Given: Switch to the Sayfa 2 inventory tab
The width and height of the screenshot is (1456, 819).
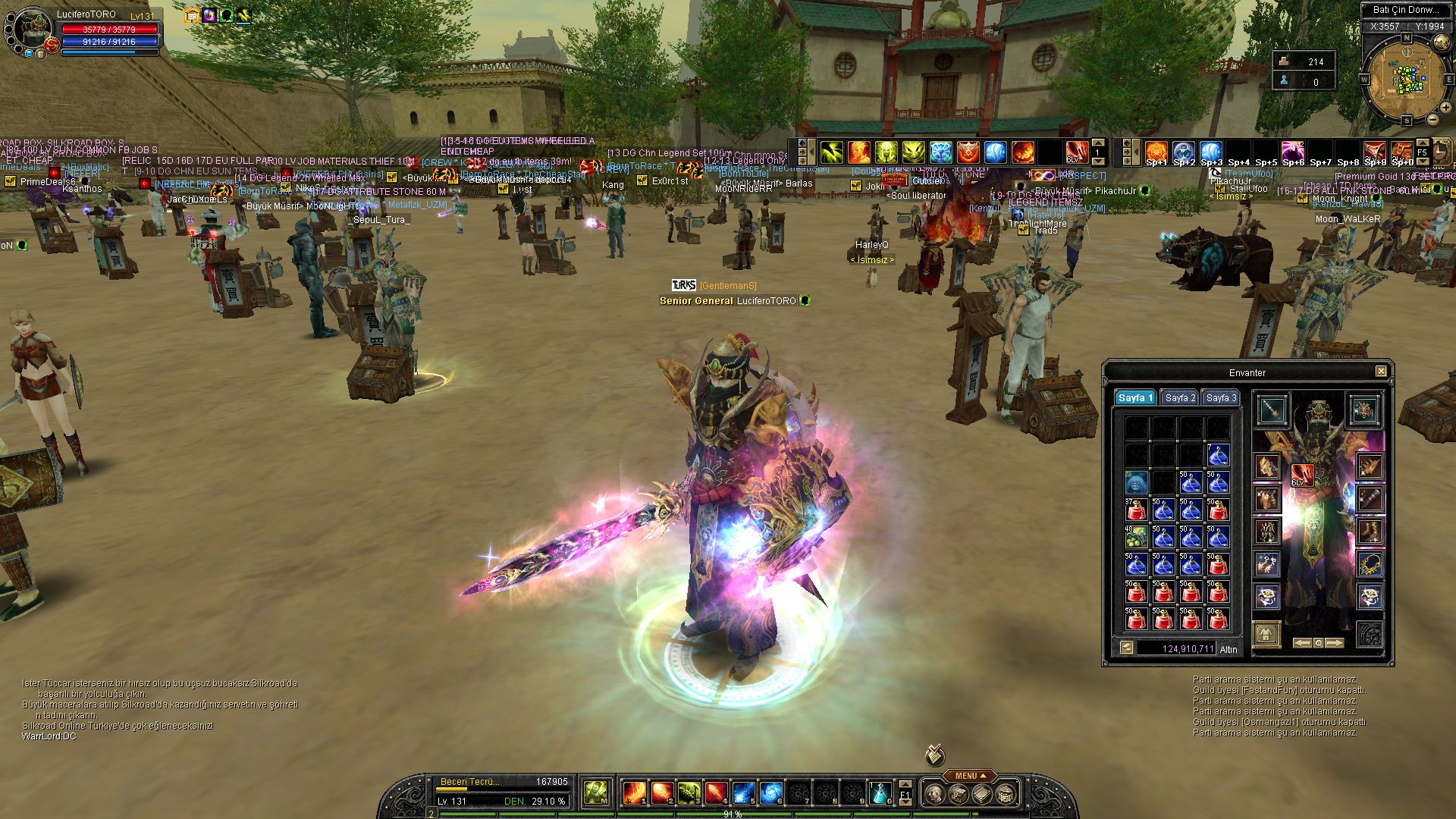Looking at the screenshot, I should pyautogui.click(x=1180, y=398).
